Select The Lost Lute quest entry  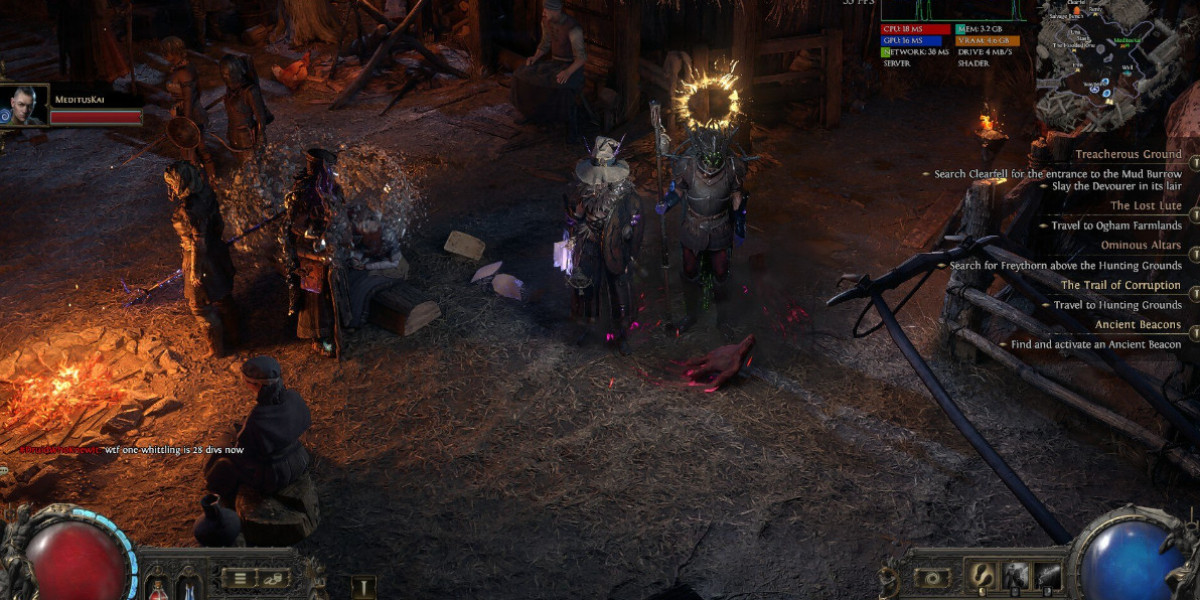click(x=1145, y=206)
